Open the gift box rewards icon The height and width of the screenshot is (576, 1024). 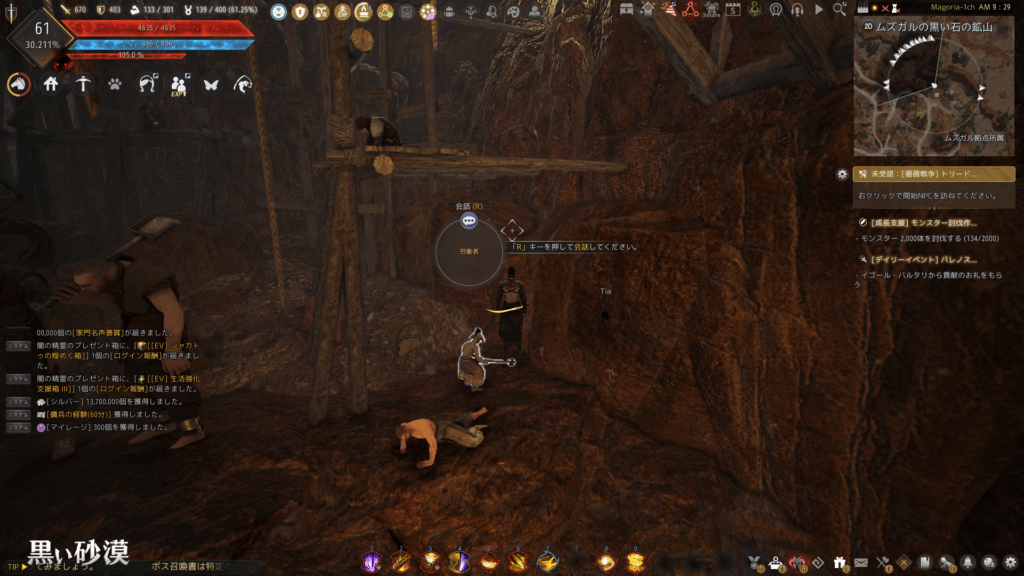838,562
